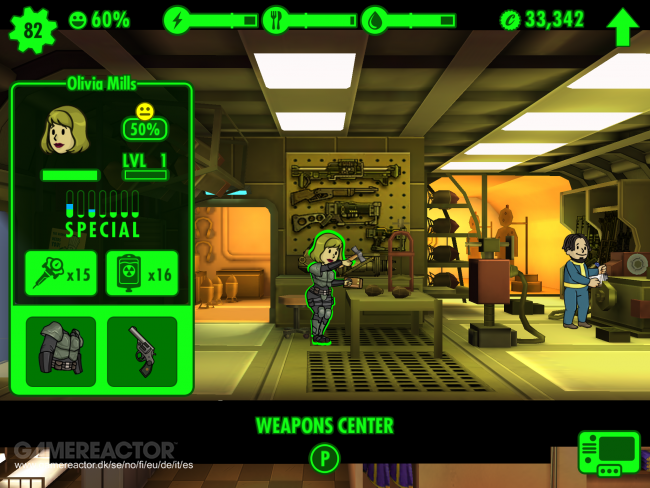Viewport: 650px width, 488px height.
Task: Tap the round P perception badge
Action: tap(324, 459)
